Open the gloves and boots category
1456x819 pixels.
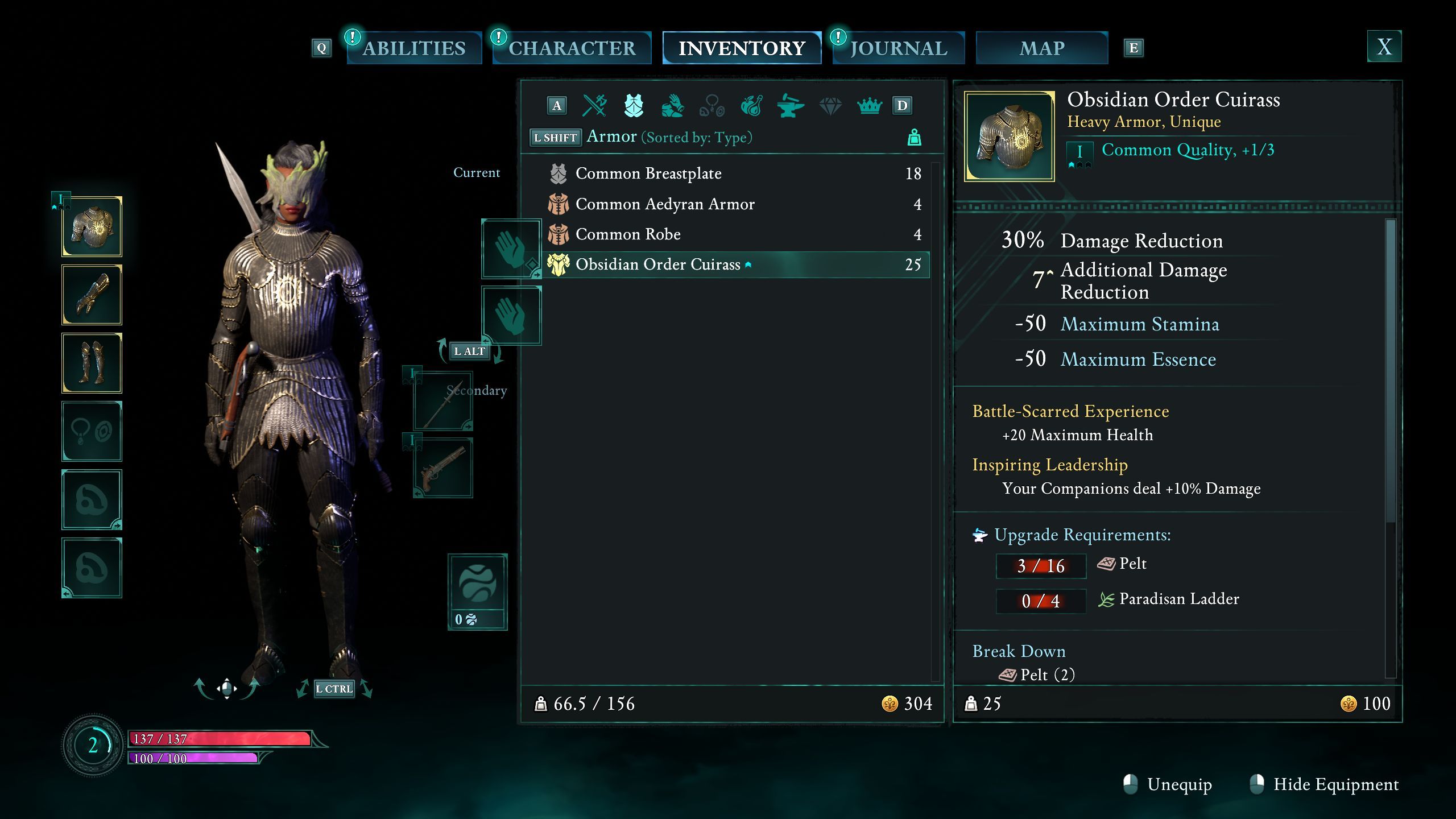coord(673,106)
